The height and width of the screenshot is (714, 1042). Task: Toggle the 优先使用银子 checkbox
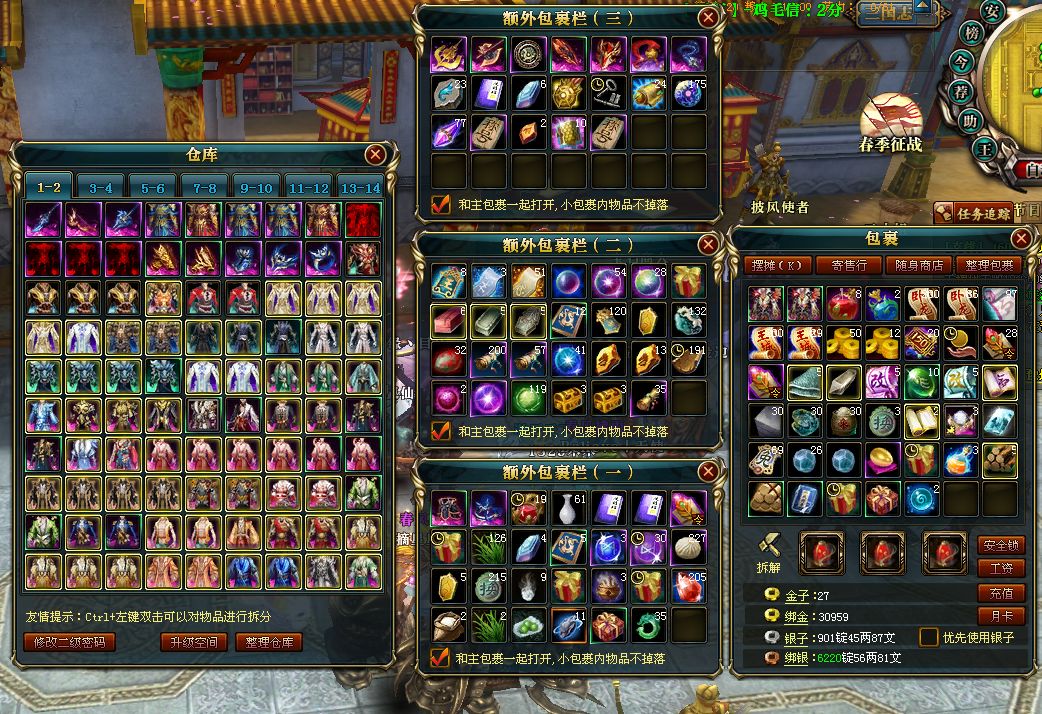click(929, 637)
